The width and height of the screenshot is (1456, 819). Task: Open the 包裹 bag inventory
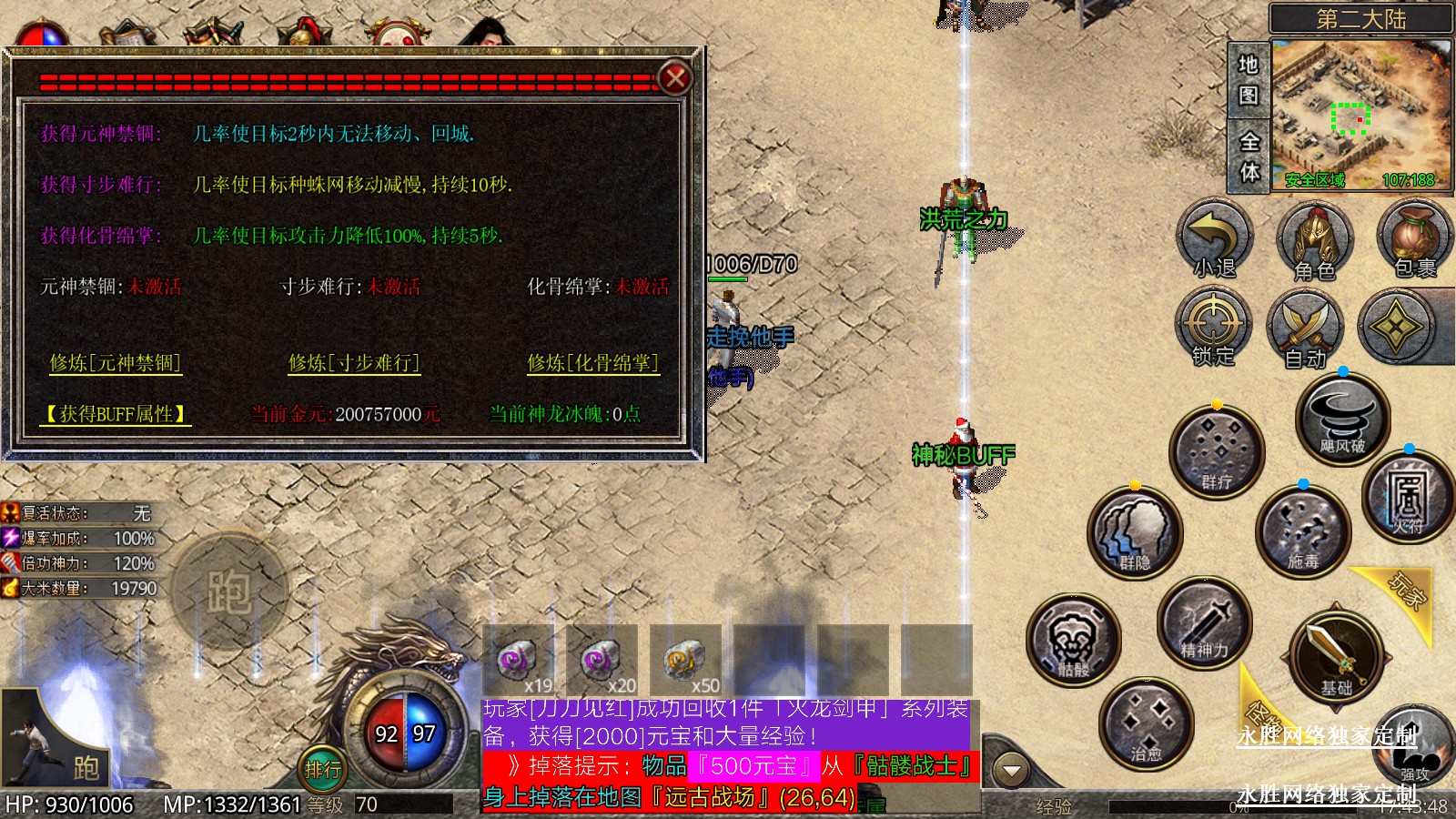[x=1414, y=239]
